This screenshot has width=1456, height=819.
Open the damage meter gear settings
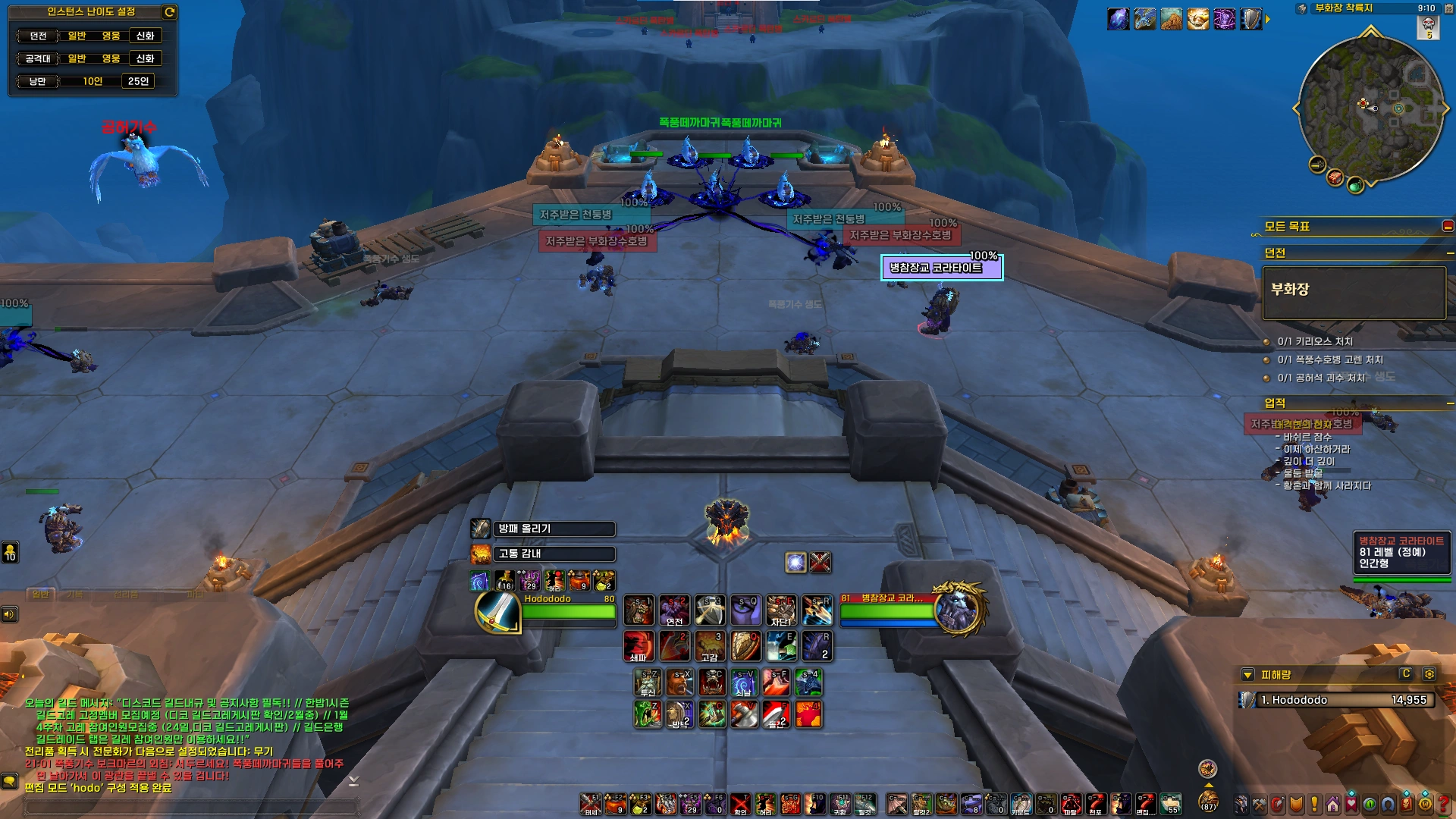click(1429, 674)
